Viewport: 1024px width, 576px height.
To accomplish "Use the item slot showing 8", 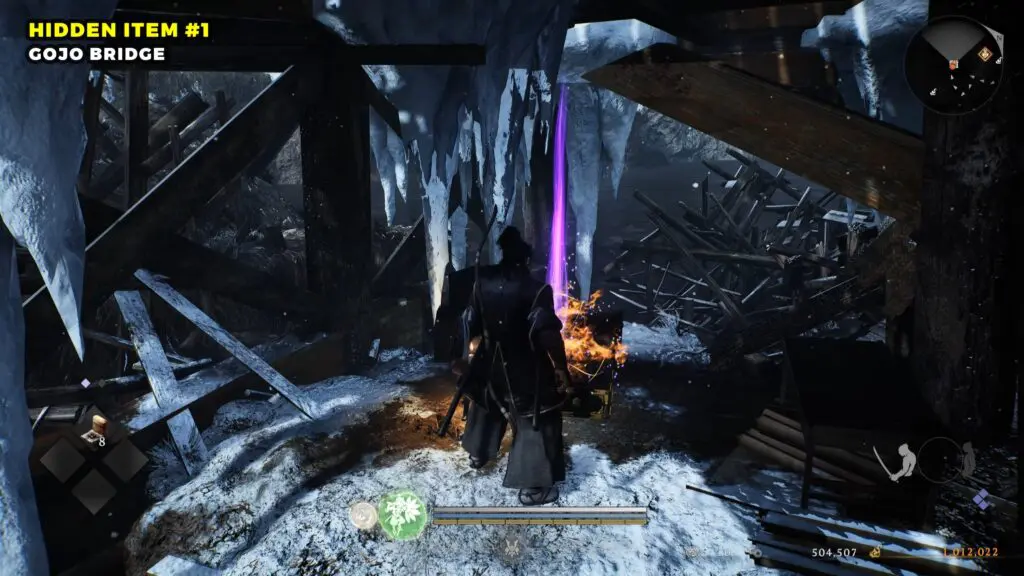I will 96,430.
